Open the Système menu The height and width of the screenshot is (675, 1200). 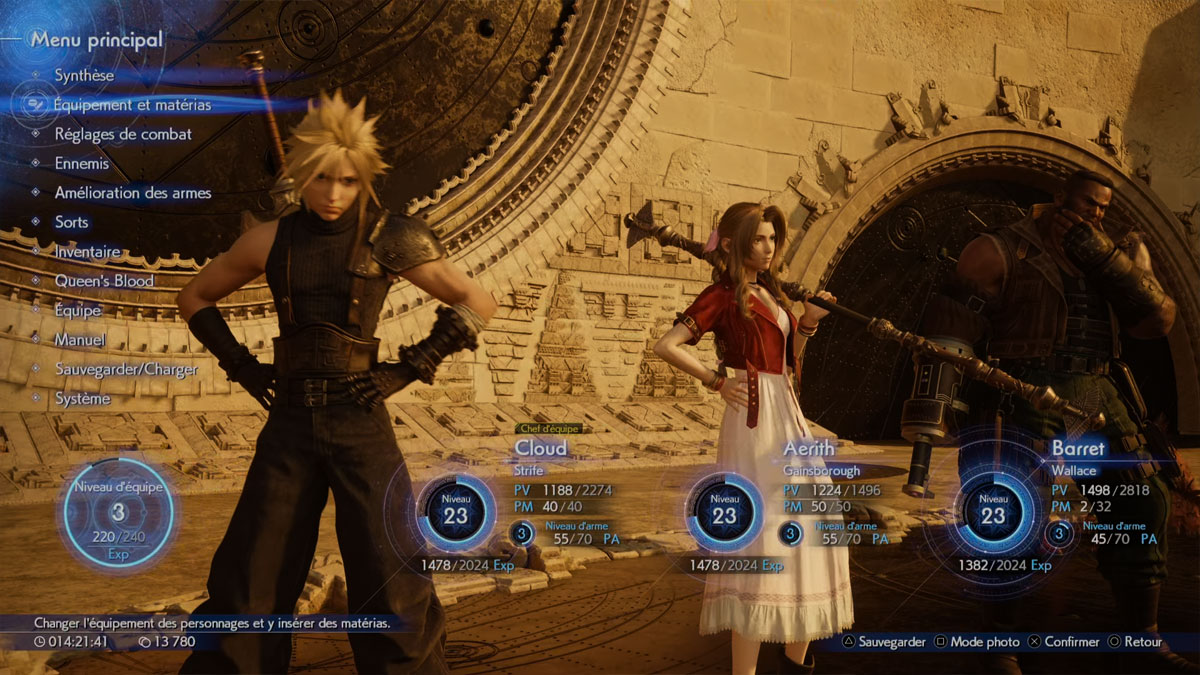(83, 398)
